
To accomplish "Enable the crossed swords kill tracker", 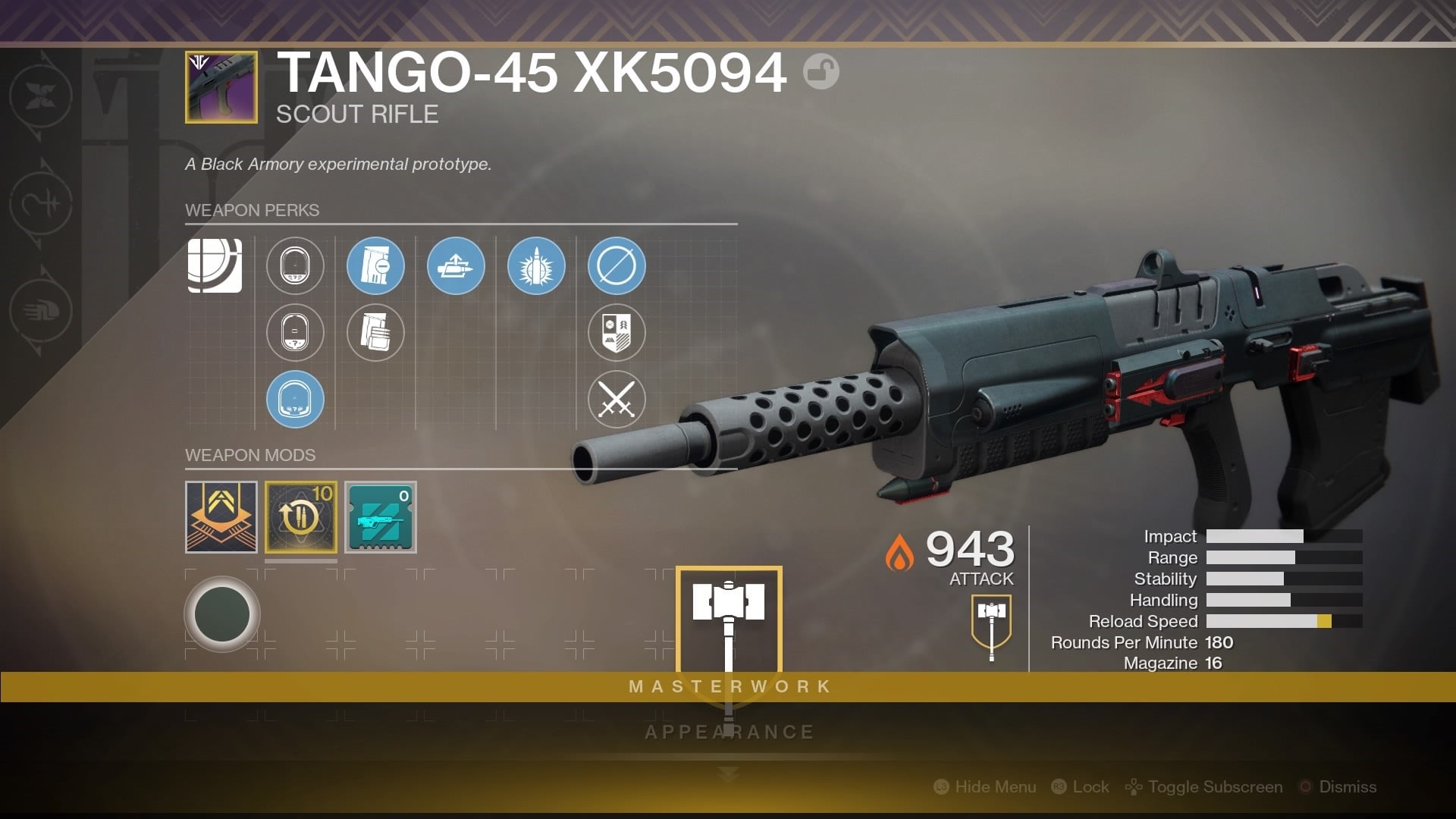I will coord(617,399).
